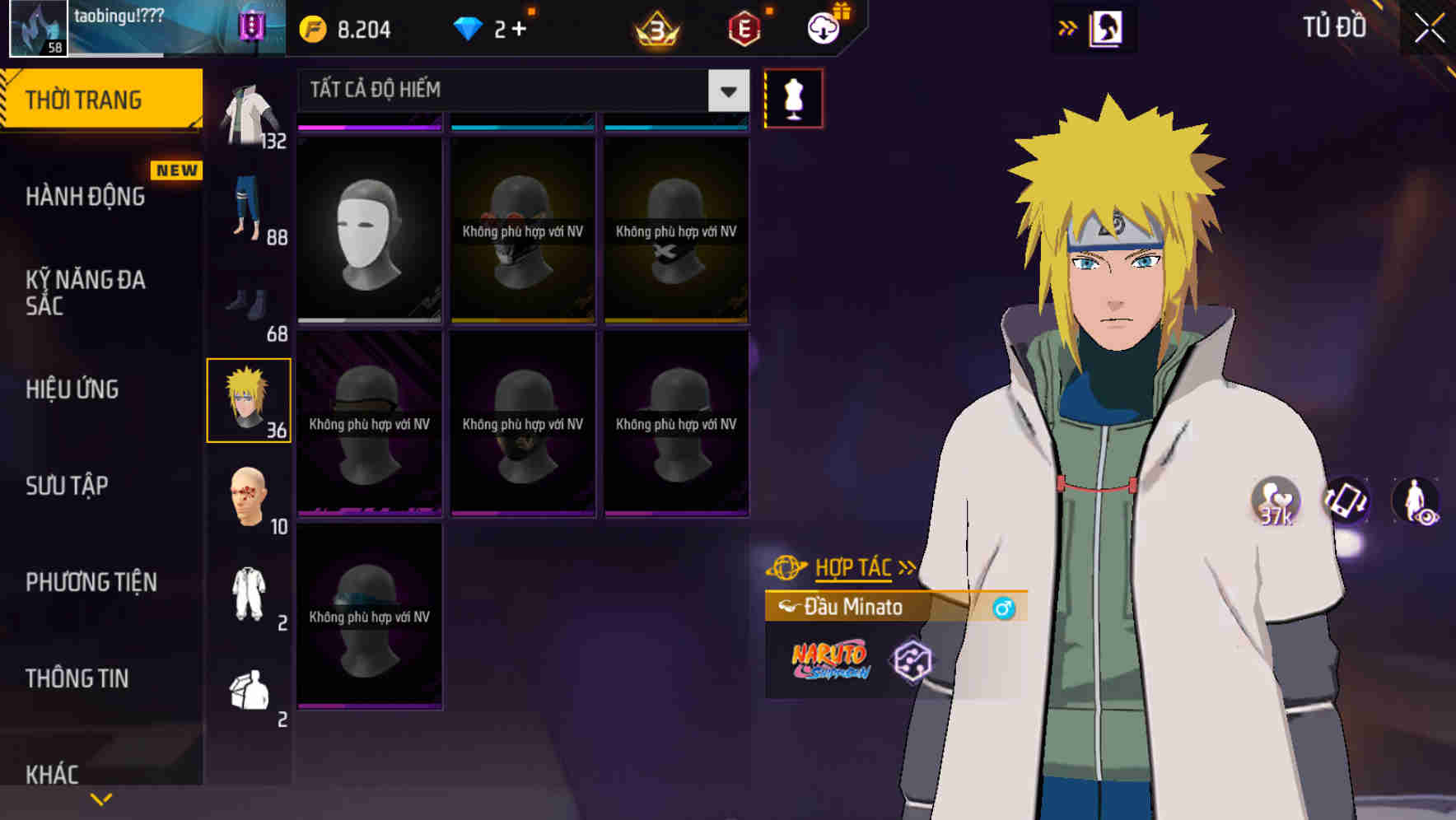Open the HÀNH ĐỘNG tab marked NEW
The image size is (1456, 820).
86,197
